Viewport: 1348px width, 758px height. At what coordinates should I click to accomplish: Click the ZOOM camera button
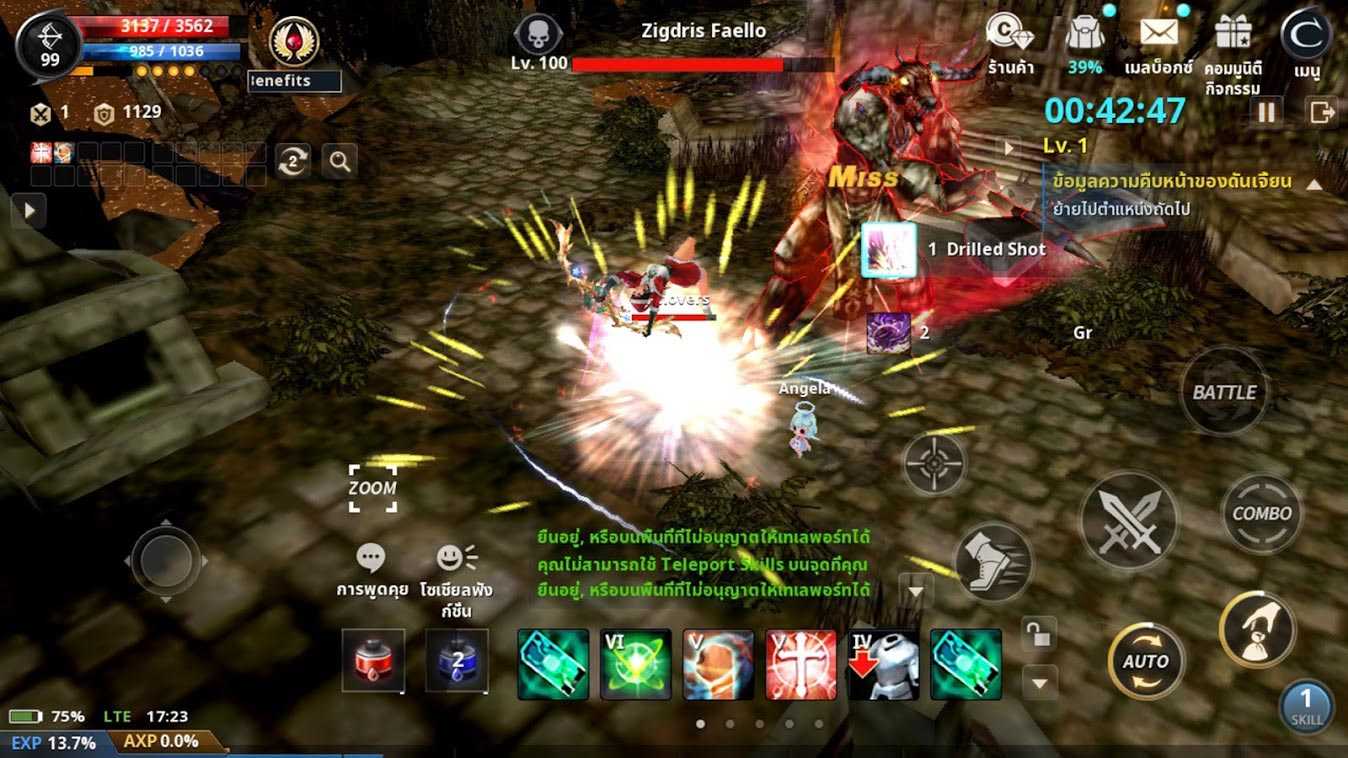coord(372,488)
